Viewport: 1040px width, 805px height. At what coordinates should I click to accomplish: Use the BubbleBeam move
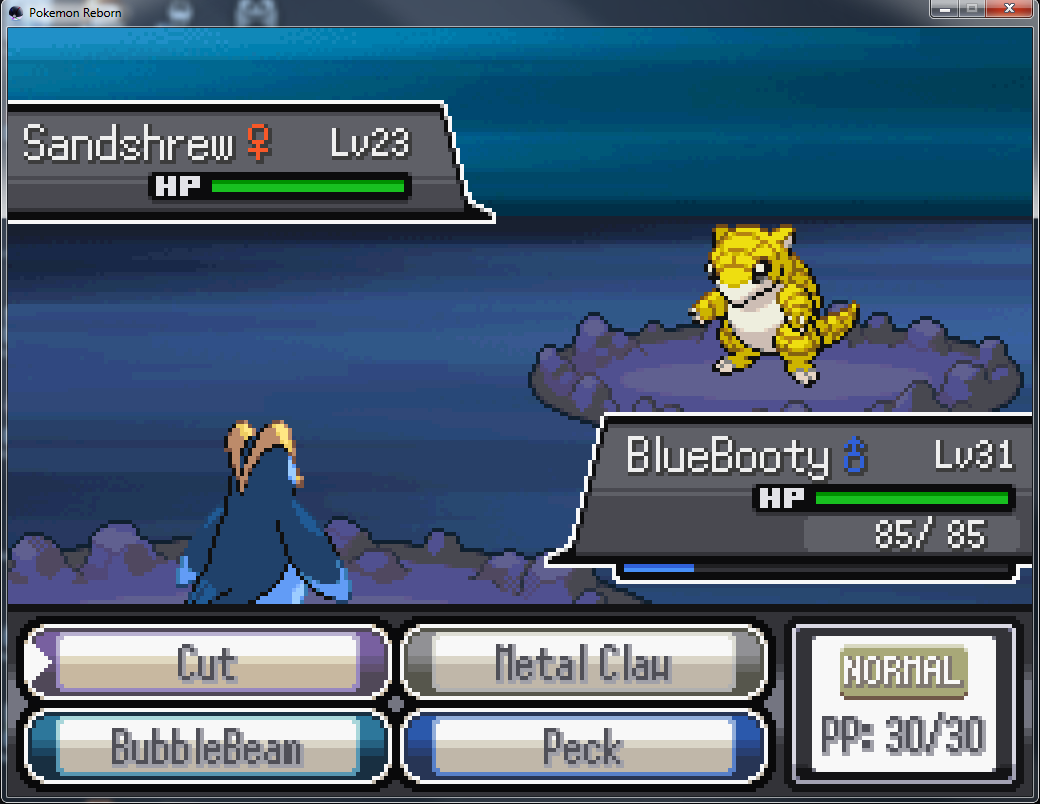point(207,746)
